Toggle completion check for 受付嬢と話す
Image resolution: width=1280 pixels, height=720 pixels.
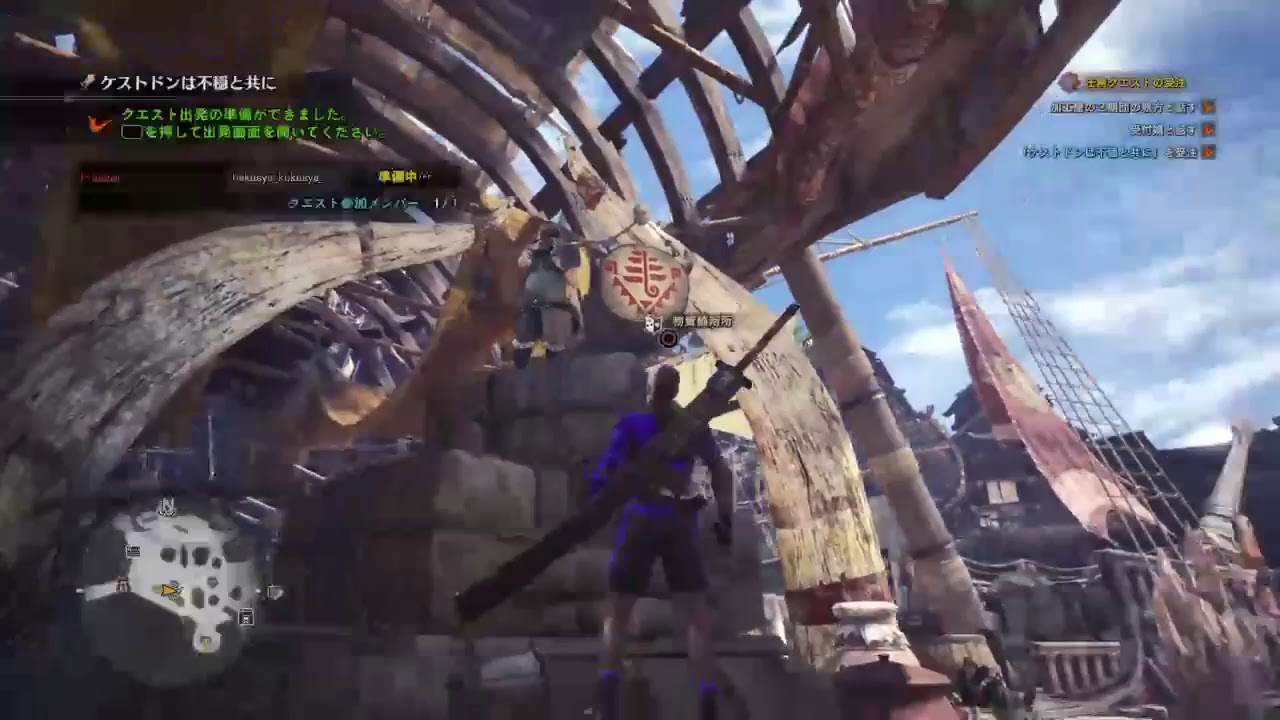[1207, 131]
